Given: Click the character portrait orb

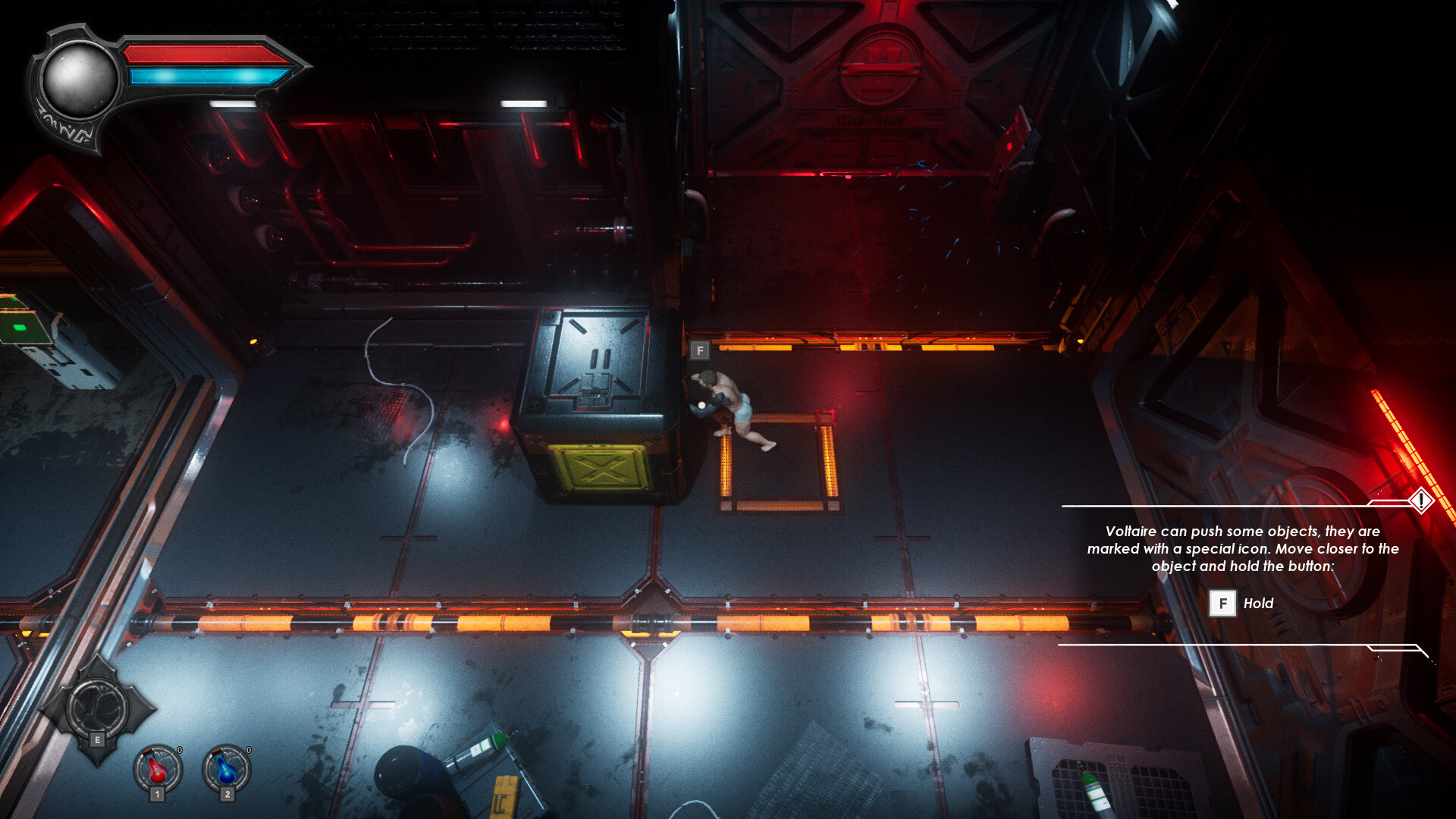Looking at the screenshot, I should coord(81,79).
